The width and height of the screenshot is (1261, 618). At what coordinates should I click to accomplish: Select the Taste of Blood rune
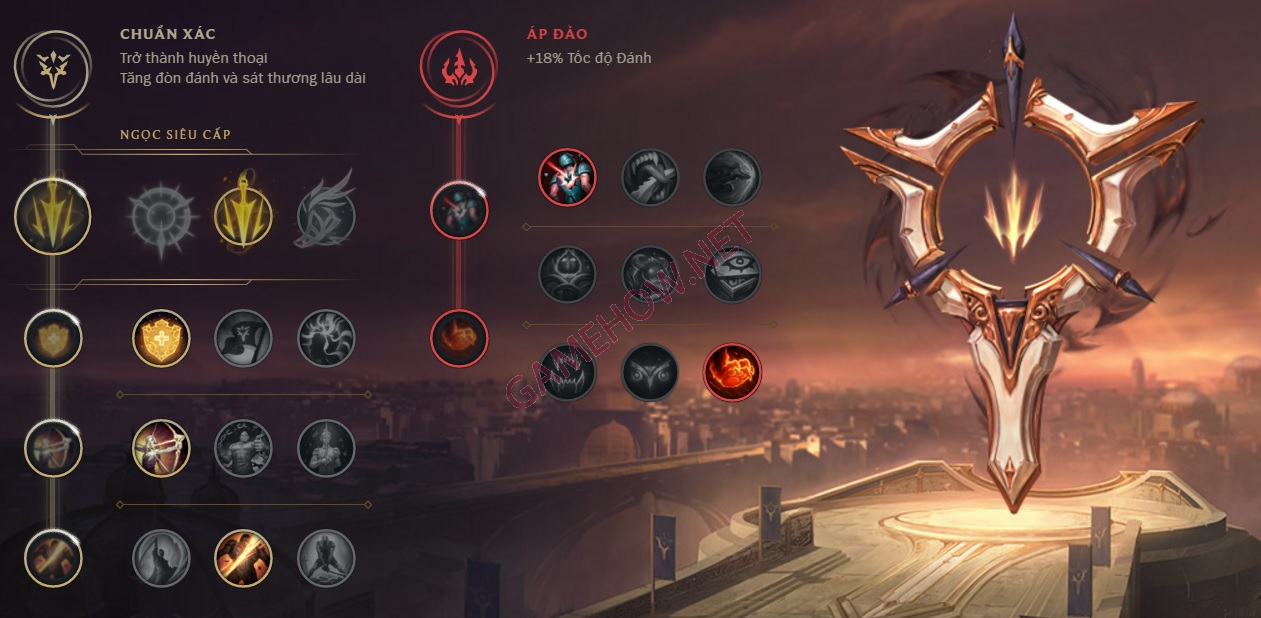[650, 177]
